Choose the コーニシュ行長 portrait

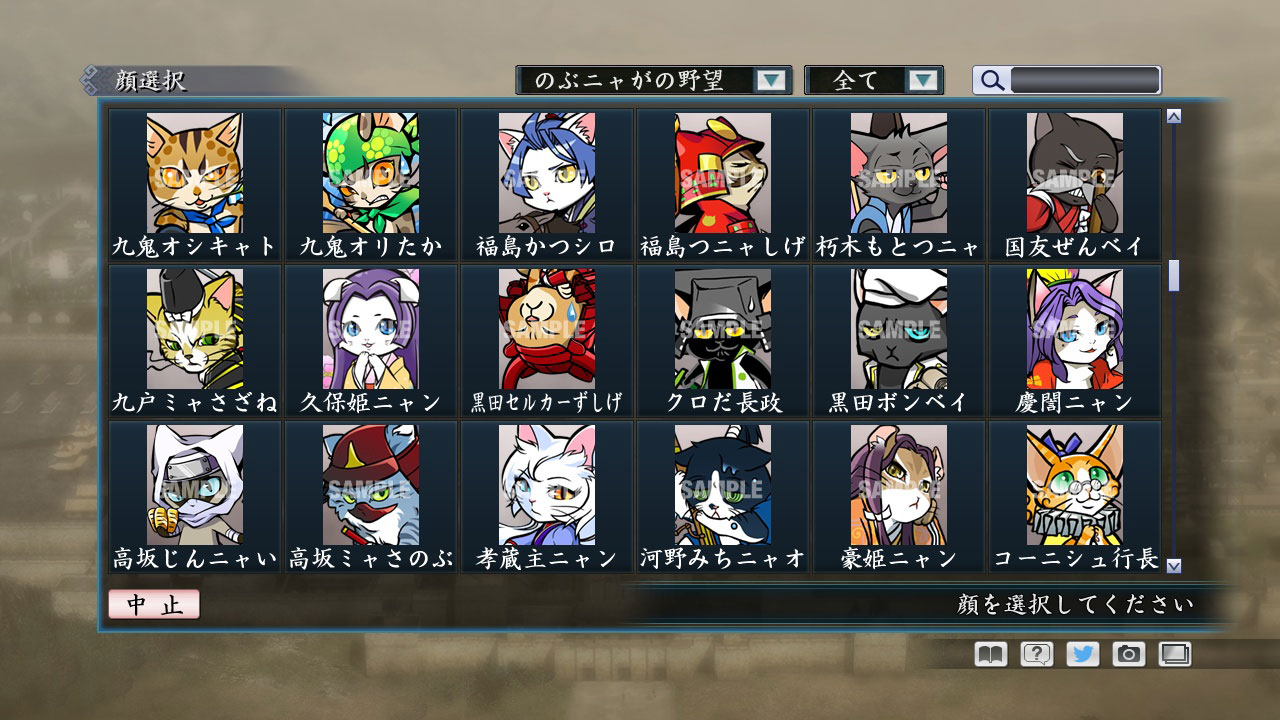click(1076, 489)
